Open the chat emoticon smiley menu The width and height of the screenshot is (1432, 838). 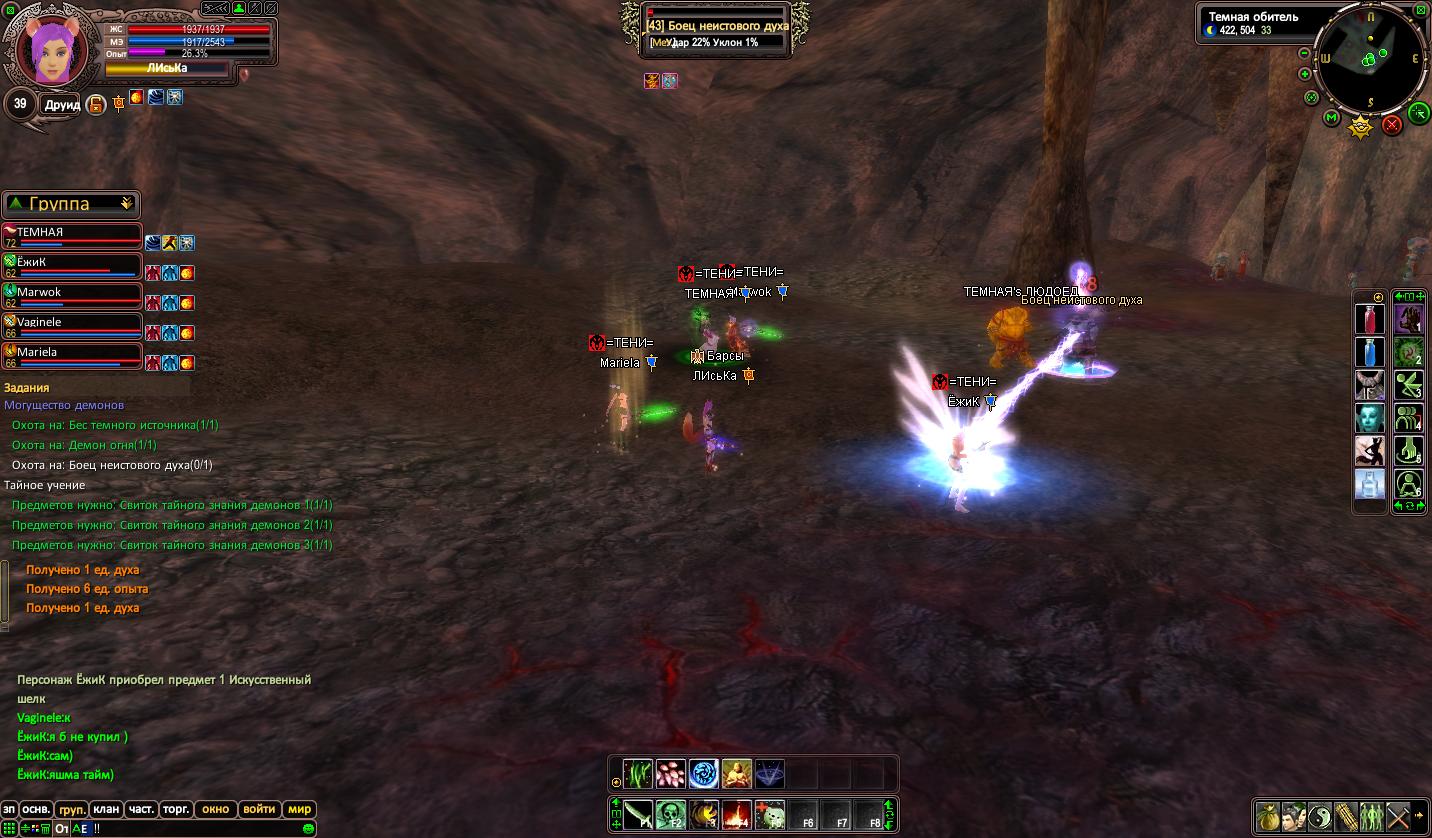coord(309,829)
